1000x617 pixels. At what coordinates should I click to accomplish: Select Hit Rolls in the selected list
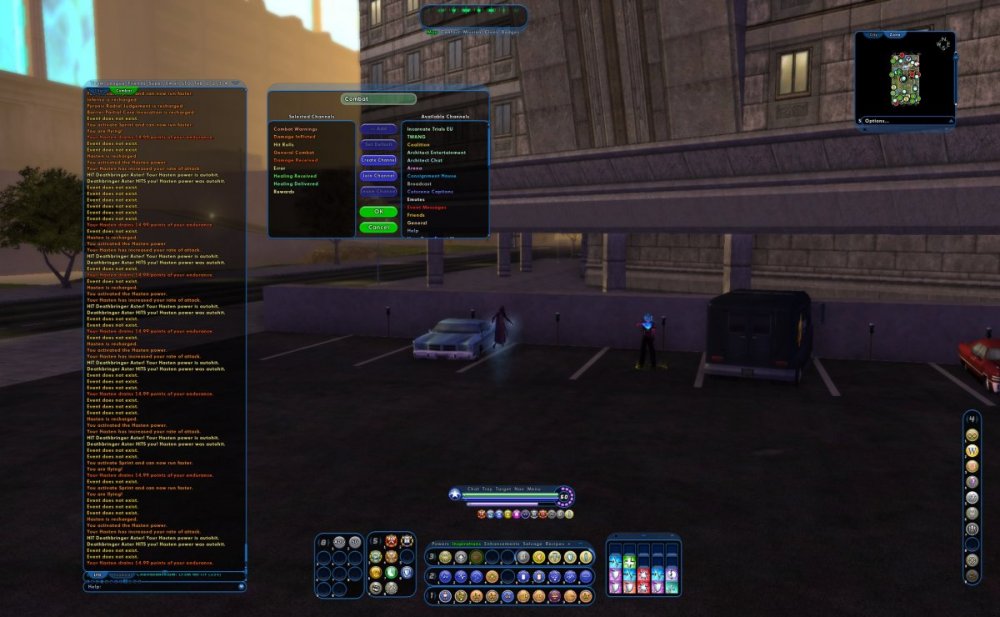point(283,145)
